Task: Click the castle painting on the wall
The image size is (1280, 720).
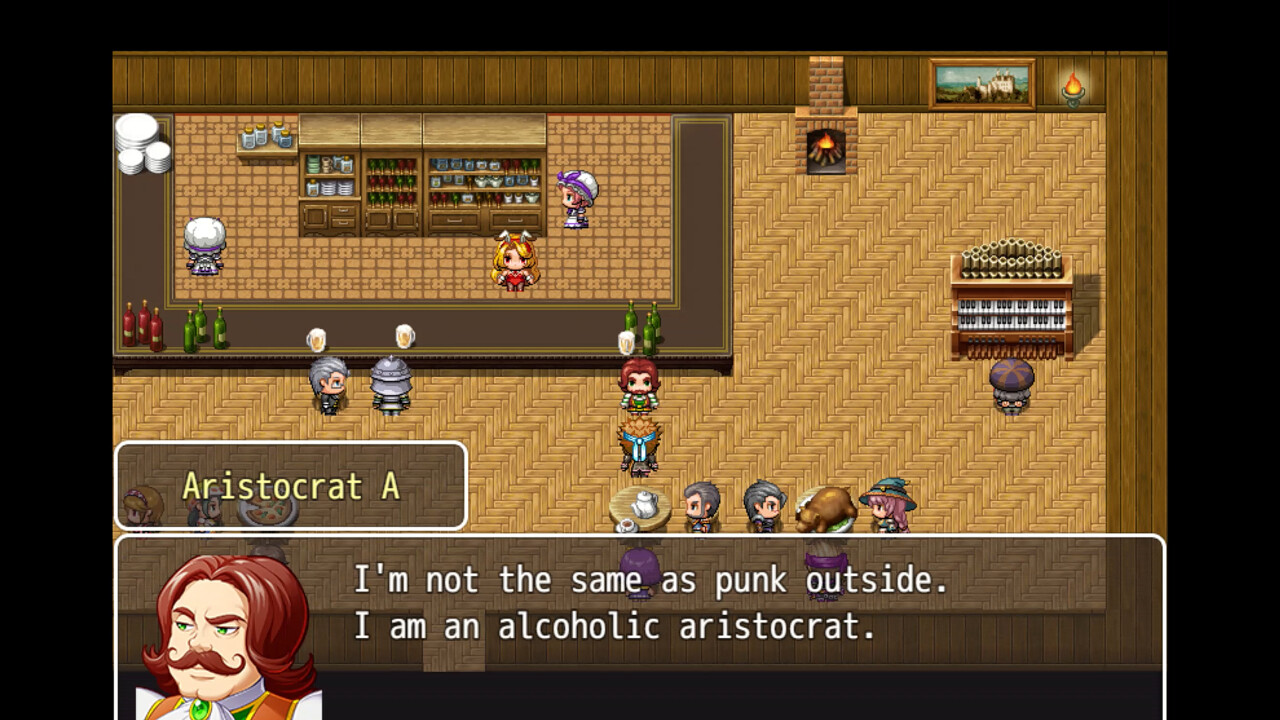Action: click(983, 85)
